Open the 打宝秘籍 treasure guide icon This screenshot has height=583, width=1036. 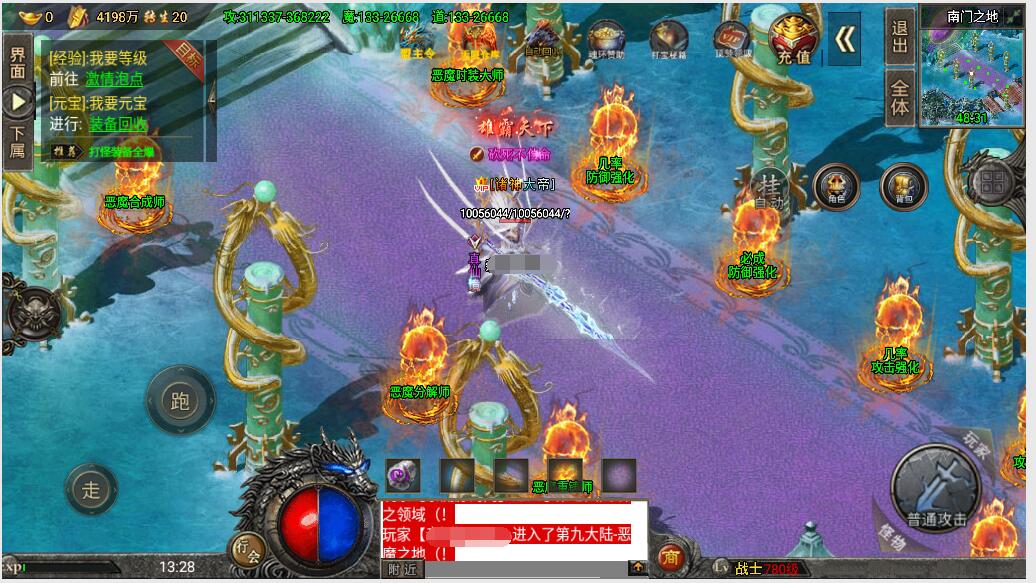[669, 41]
